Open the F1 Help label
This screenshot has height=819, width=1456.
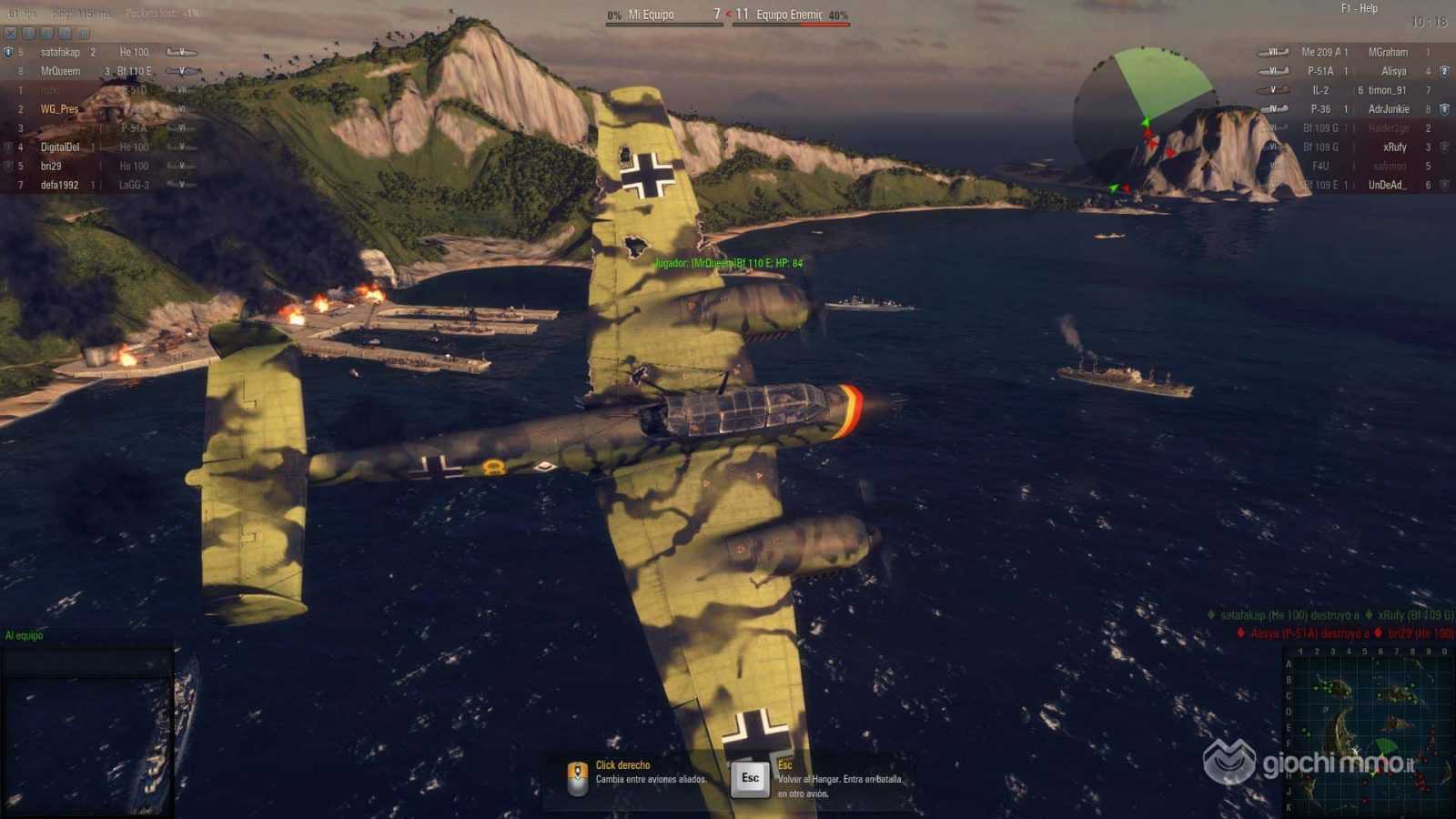[1359, 8]
